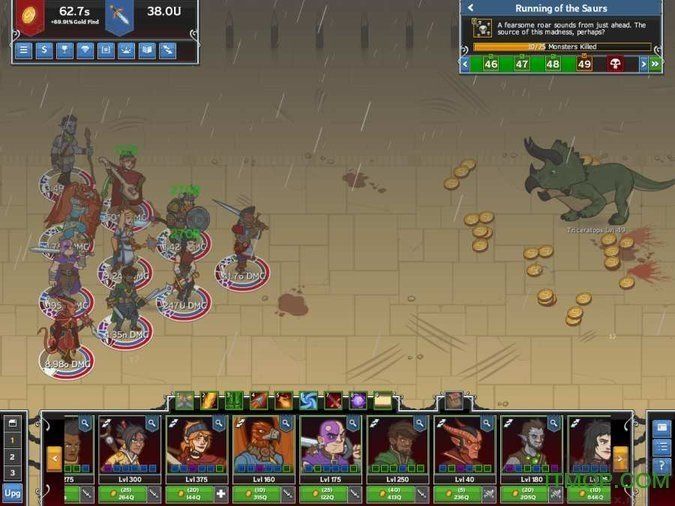The width and height of the screenshot is (675, 506).
Task: Open the question mark help button
Action: (x=661, y=466)
